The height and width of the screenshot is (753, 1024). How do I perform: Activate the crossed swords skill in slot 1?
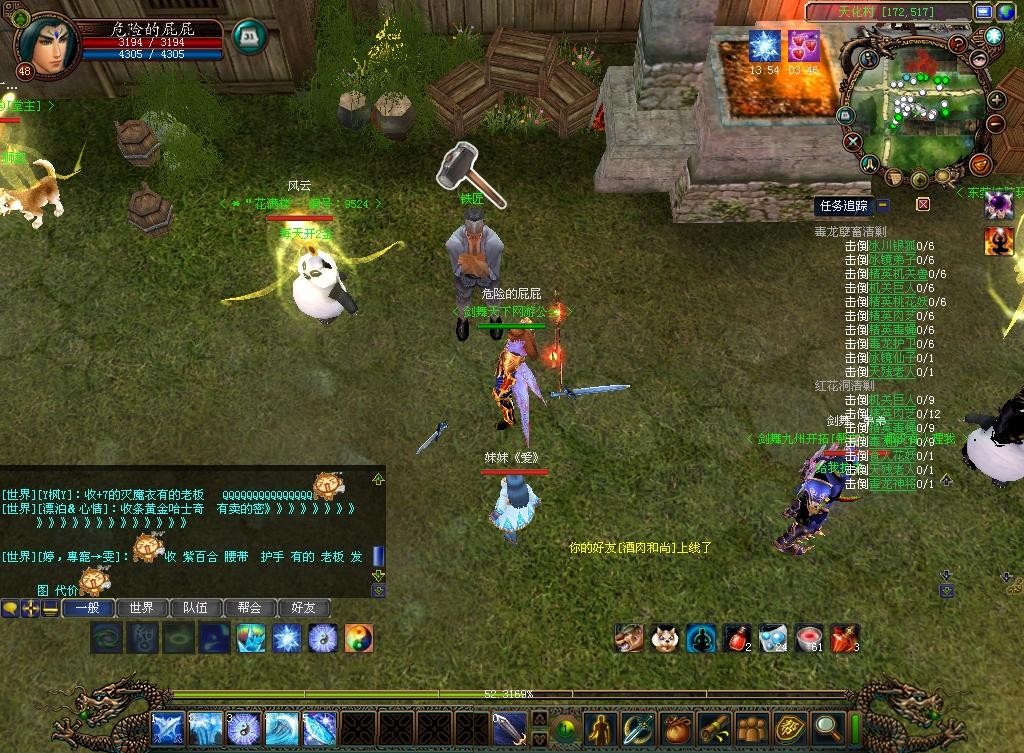point(167,728)
